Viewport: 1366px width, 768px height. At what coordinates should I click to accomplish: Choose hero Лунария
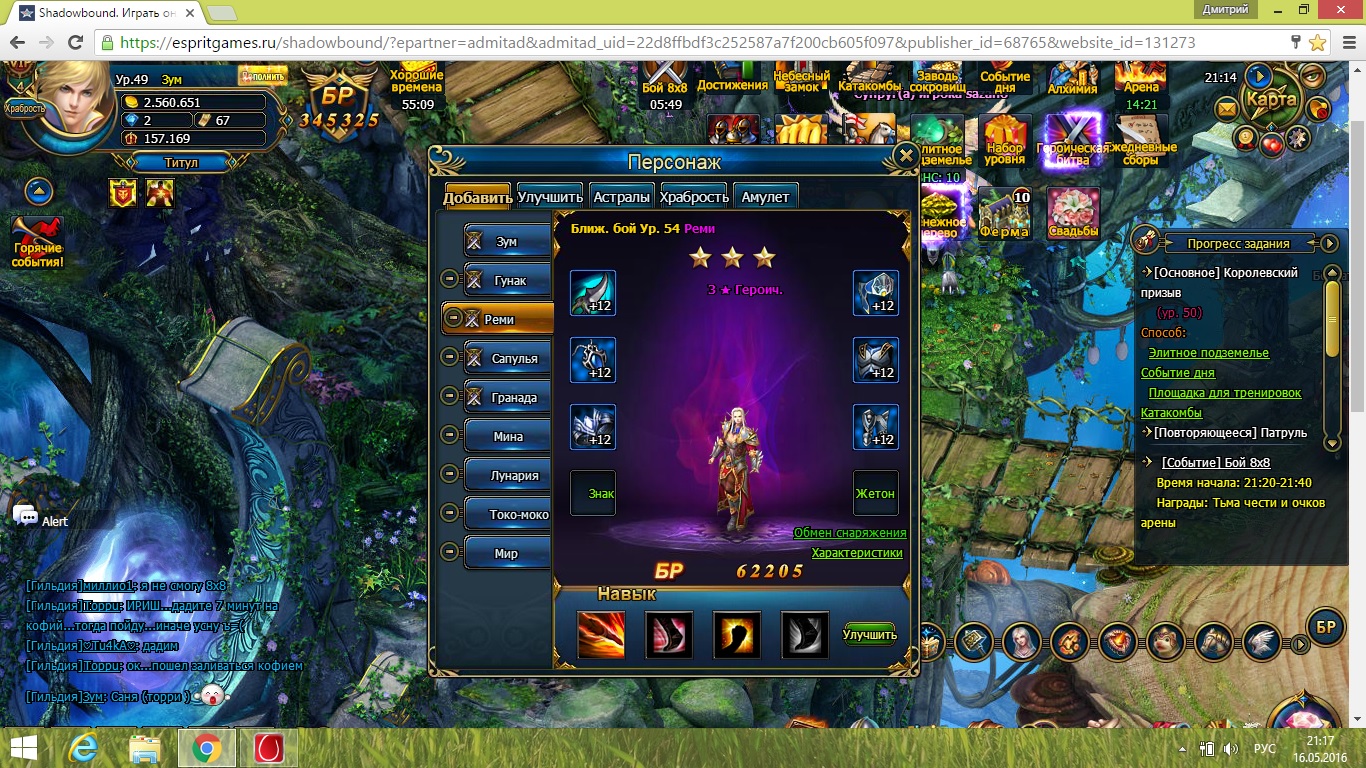514,476
